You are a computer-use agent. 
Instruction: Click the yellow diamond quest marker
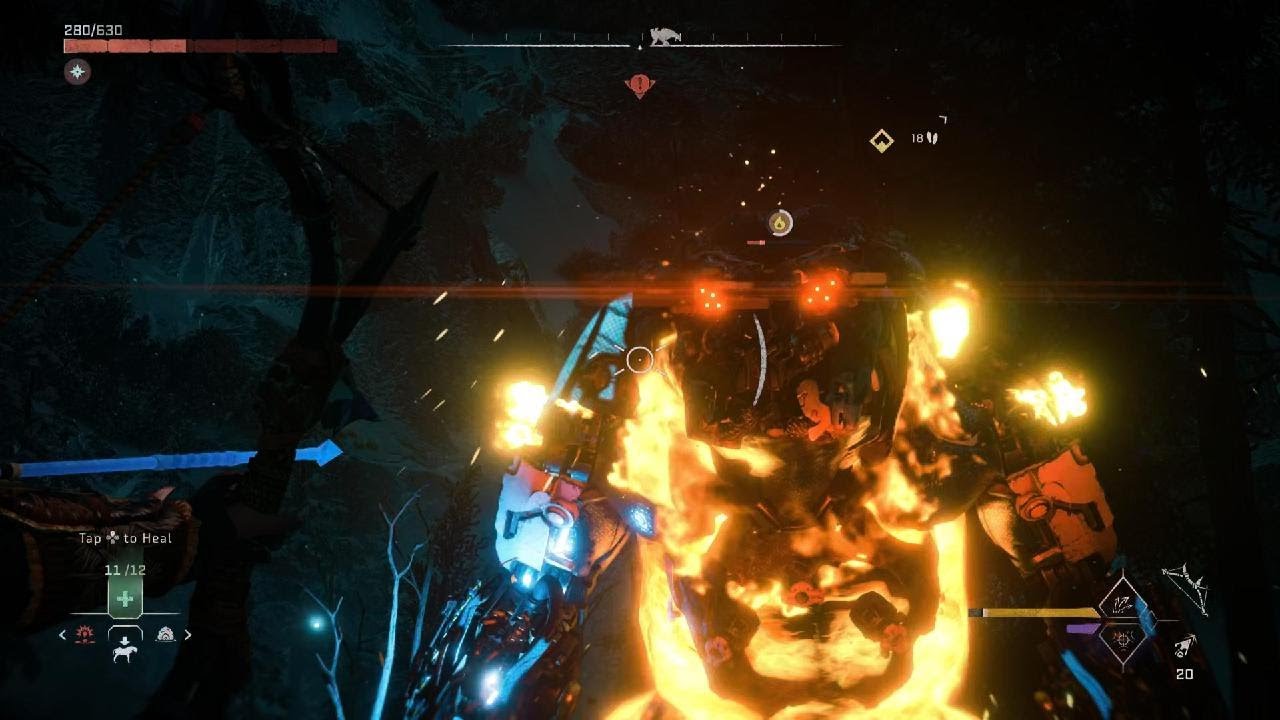(x=881, y=141)
